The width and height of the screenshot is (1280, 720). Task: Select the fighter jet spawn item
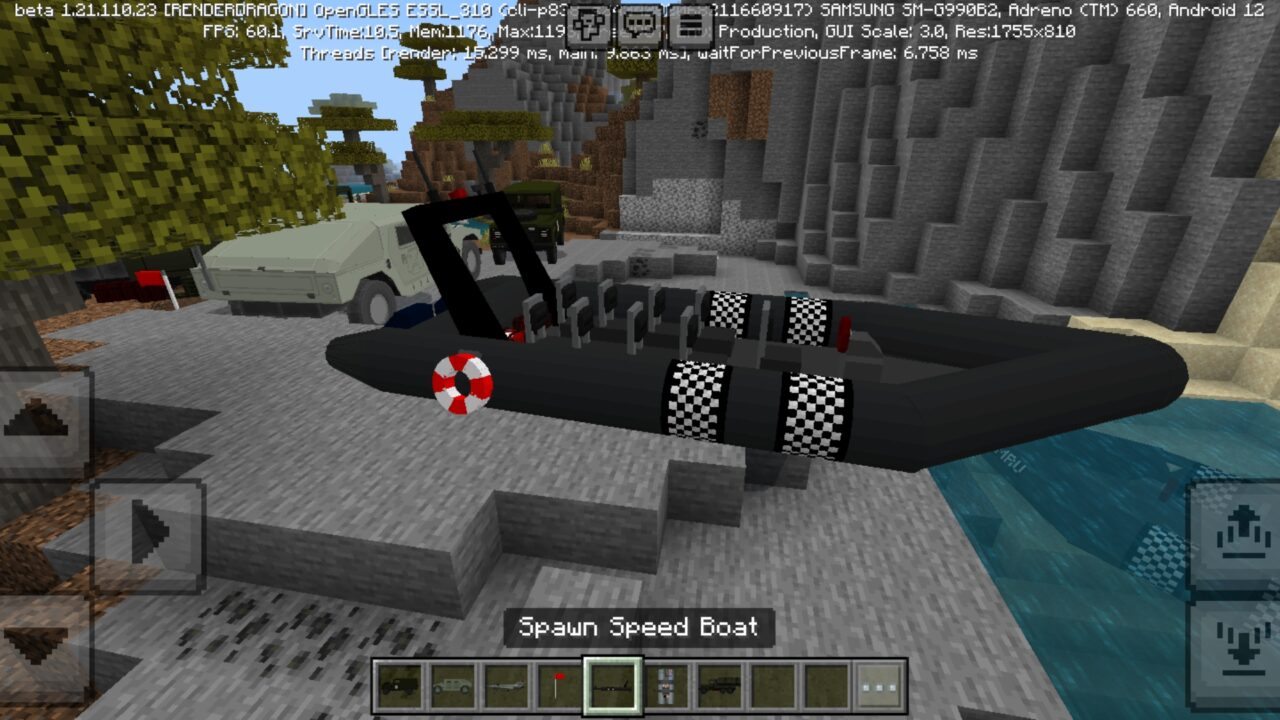(505, 687)
